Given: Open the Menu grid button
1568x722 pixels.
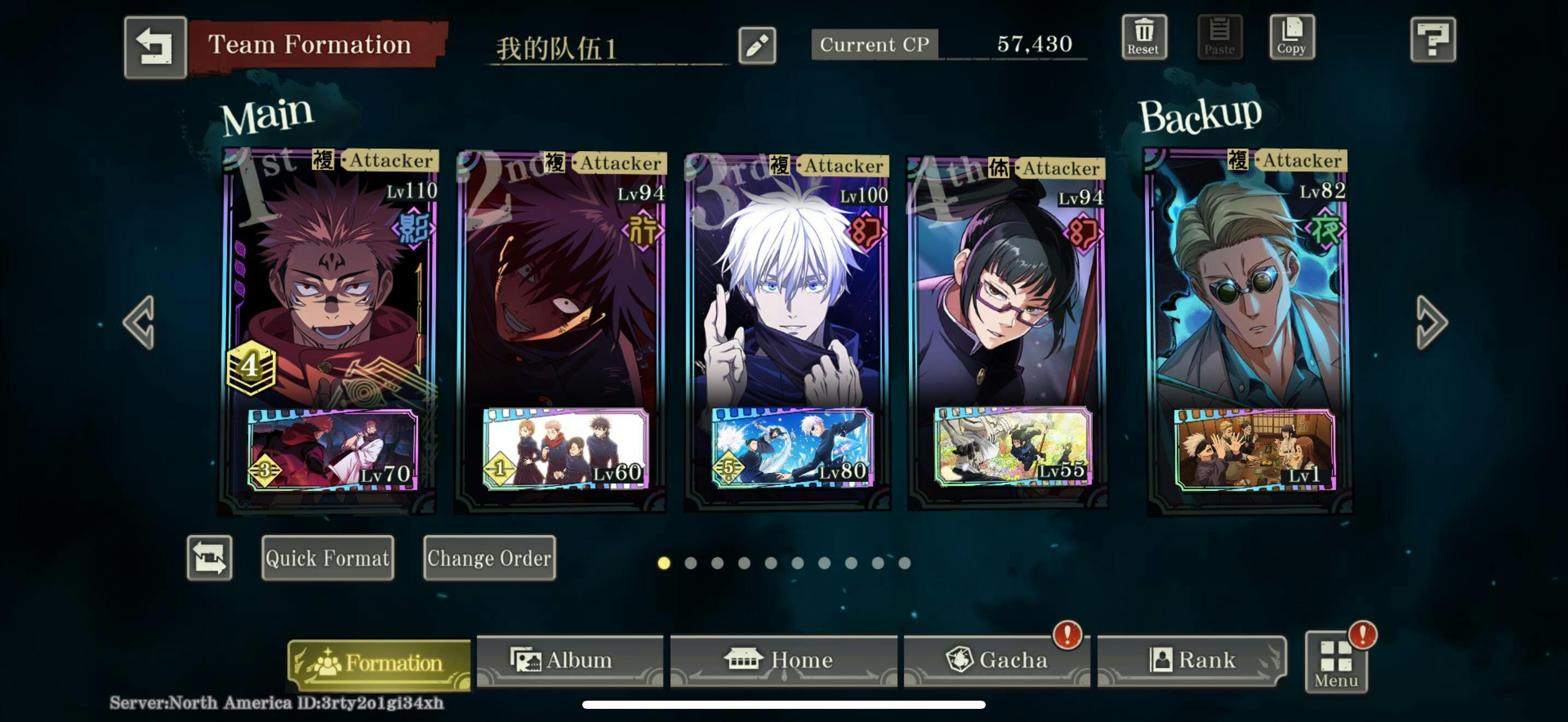Looking at the screenshot, I should pos(1336,663).
